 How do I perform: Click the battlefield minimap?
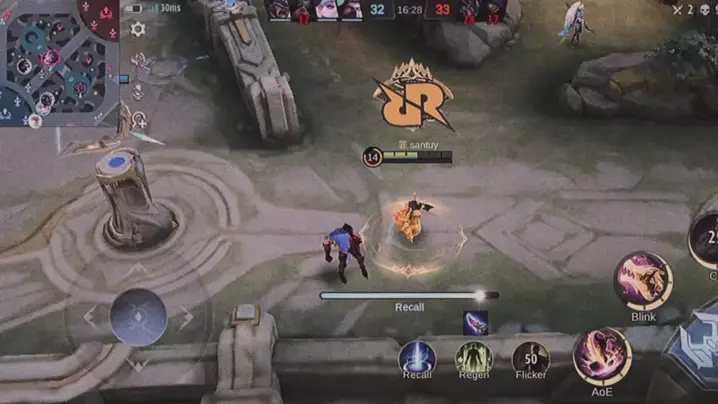pyautogui.click(x=60, y=62)
